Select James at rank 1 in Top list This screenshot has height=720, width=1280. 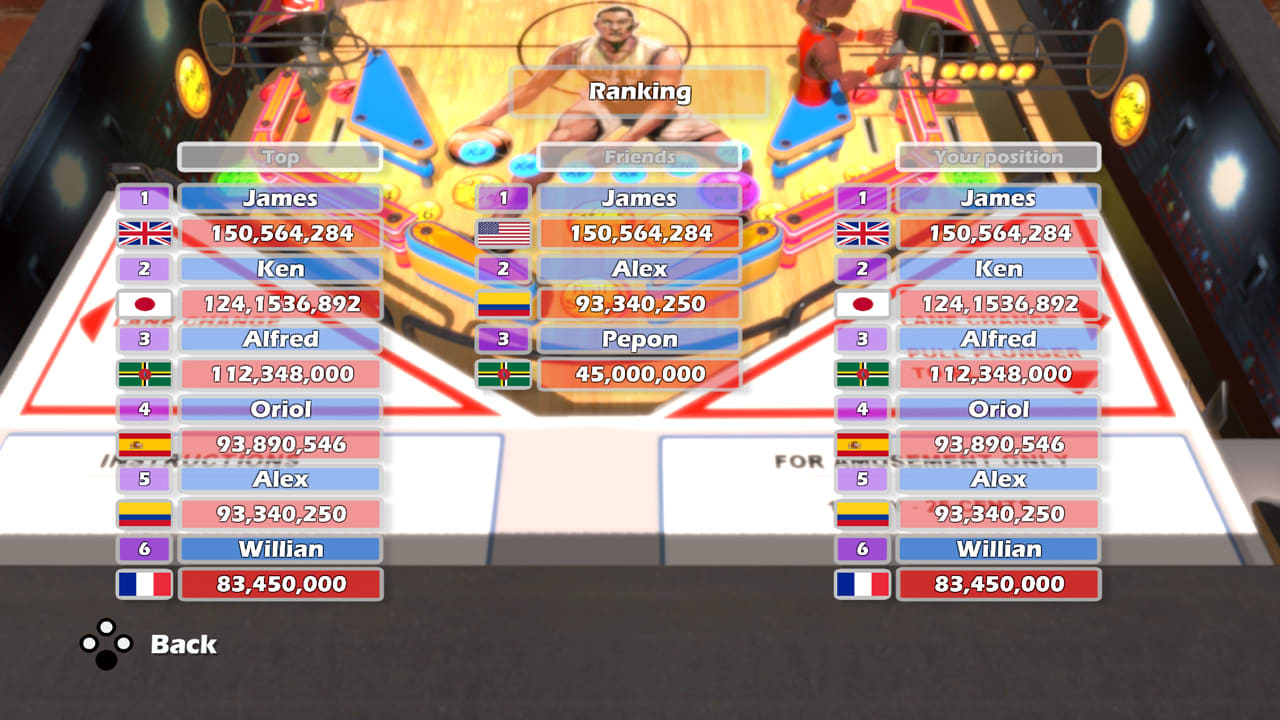(280, 198)
